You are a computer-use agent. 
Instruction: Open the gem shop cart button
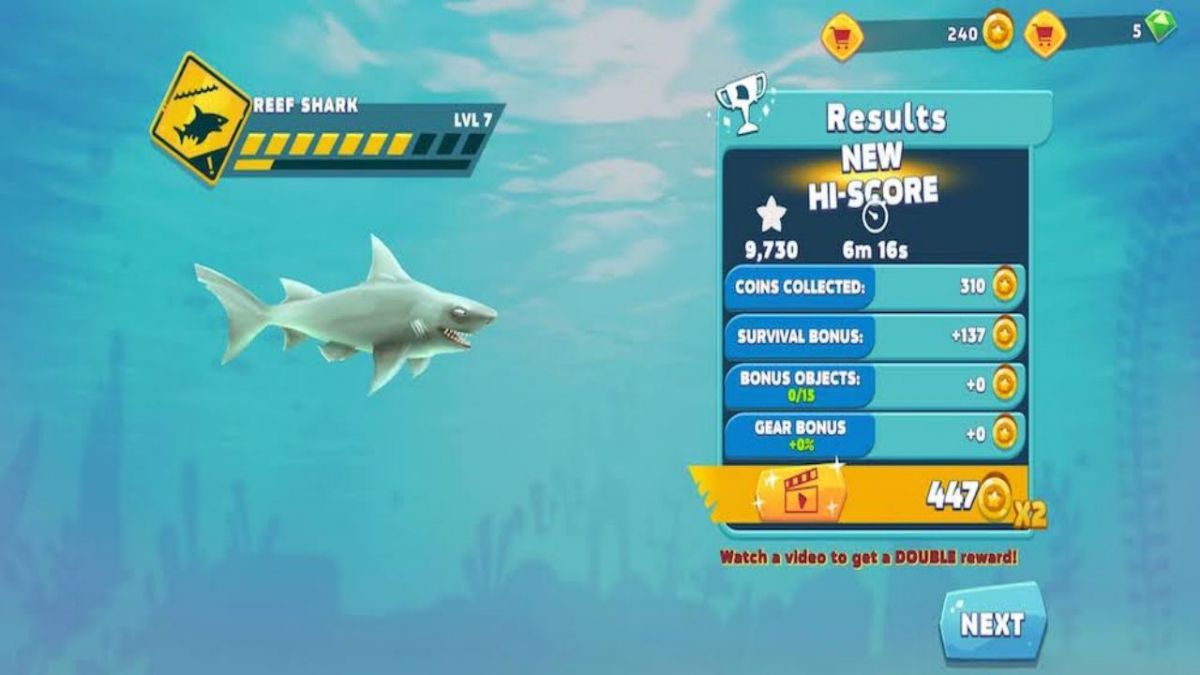[1045, 35]
